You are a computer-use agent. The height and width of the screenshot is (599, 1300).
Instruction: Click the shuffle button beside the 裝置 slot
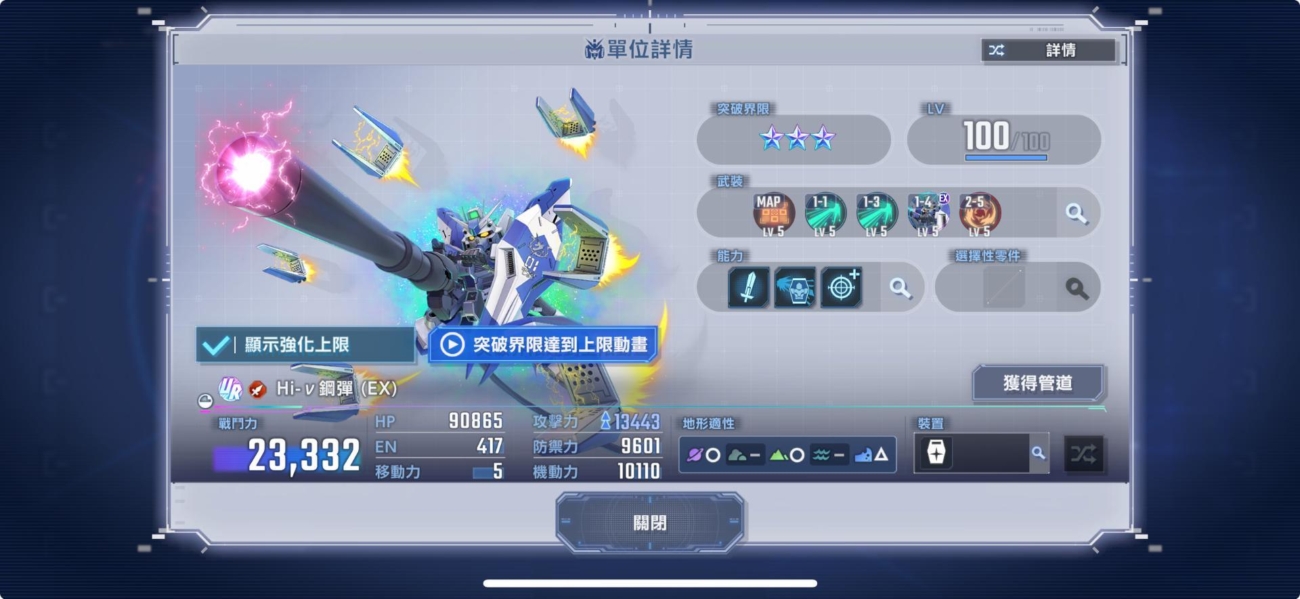1084,454
